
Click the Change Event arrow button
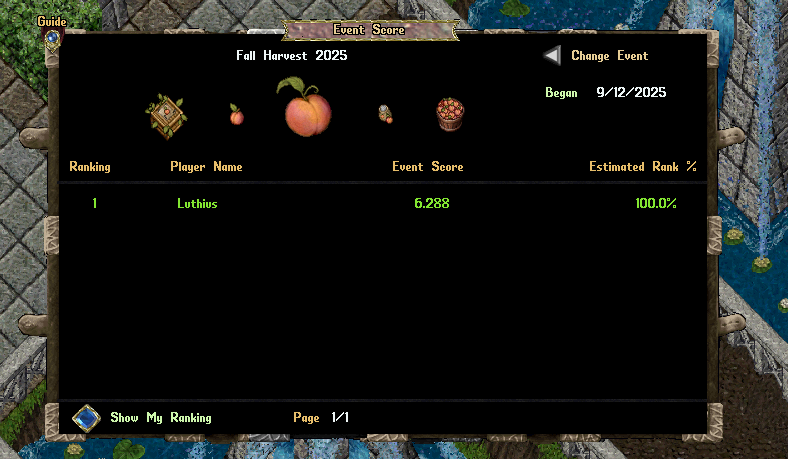(552, 56)
